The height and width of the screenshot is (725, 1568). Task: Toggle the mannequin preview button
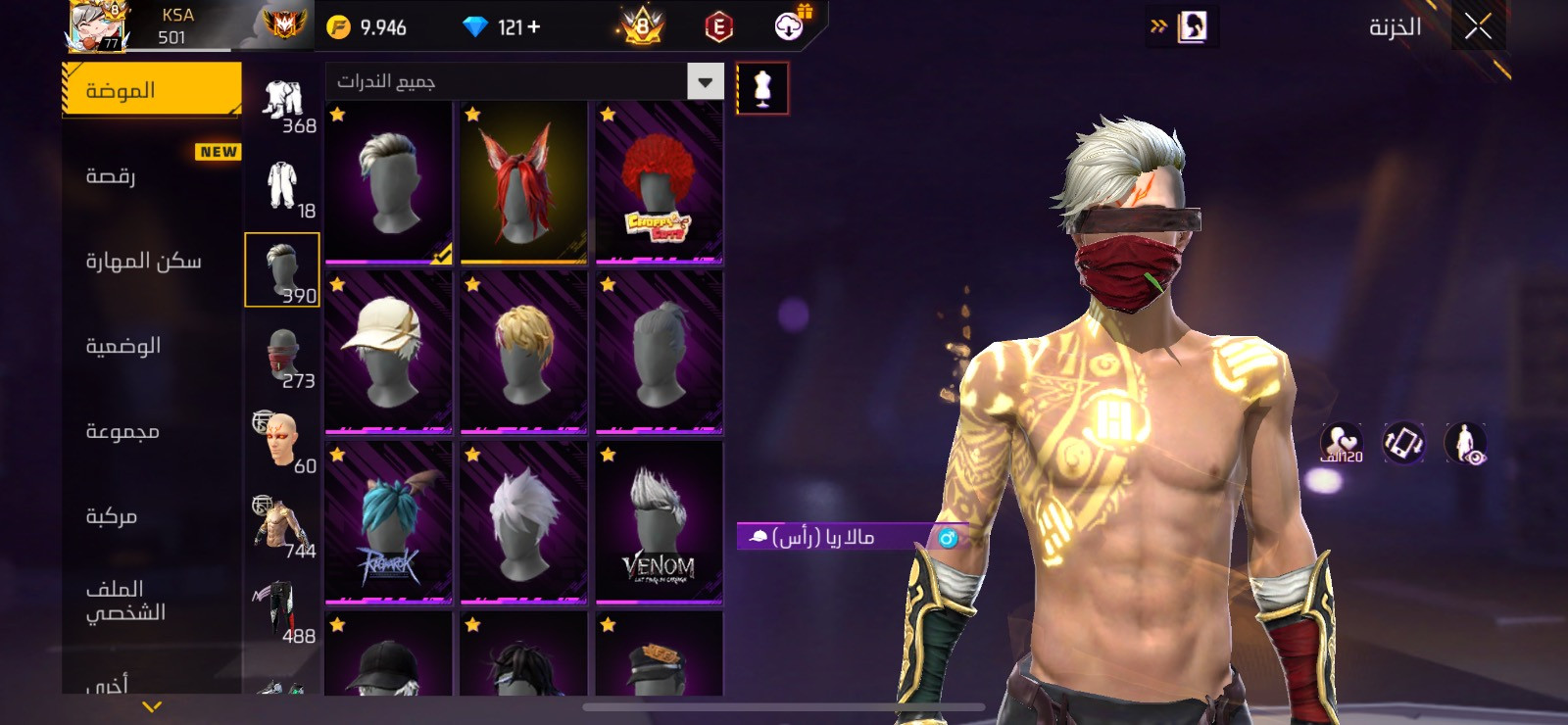point(762,88)
